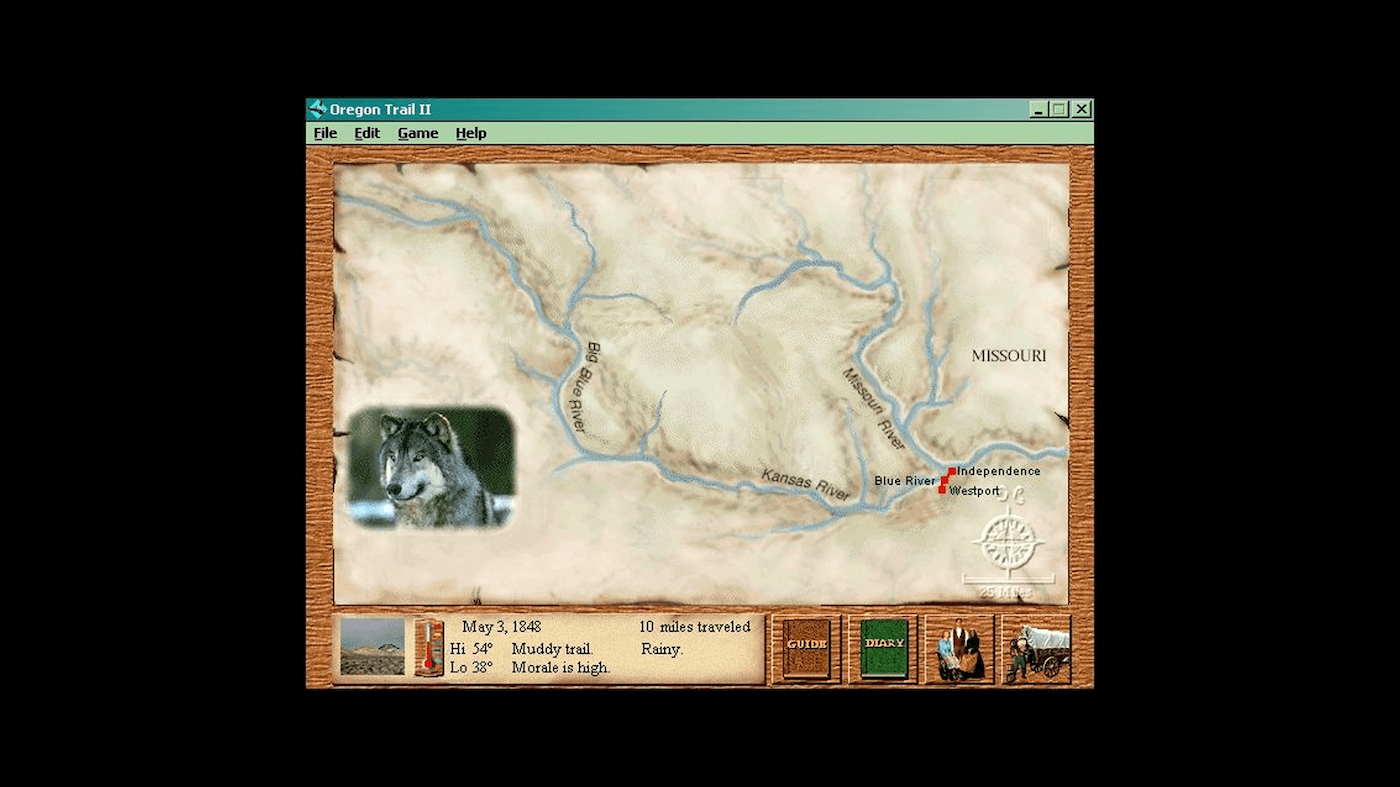The image size is (1400, 787).
Task: Open the Edit menu
Action: (x=366, y=132)
